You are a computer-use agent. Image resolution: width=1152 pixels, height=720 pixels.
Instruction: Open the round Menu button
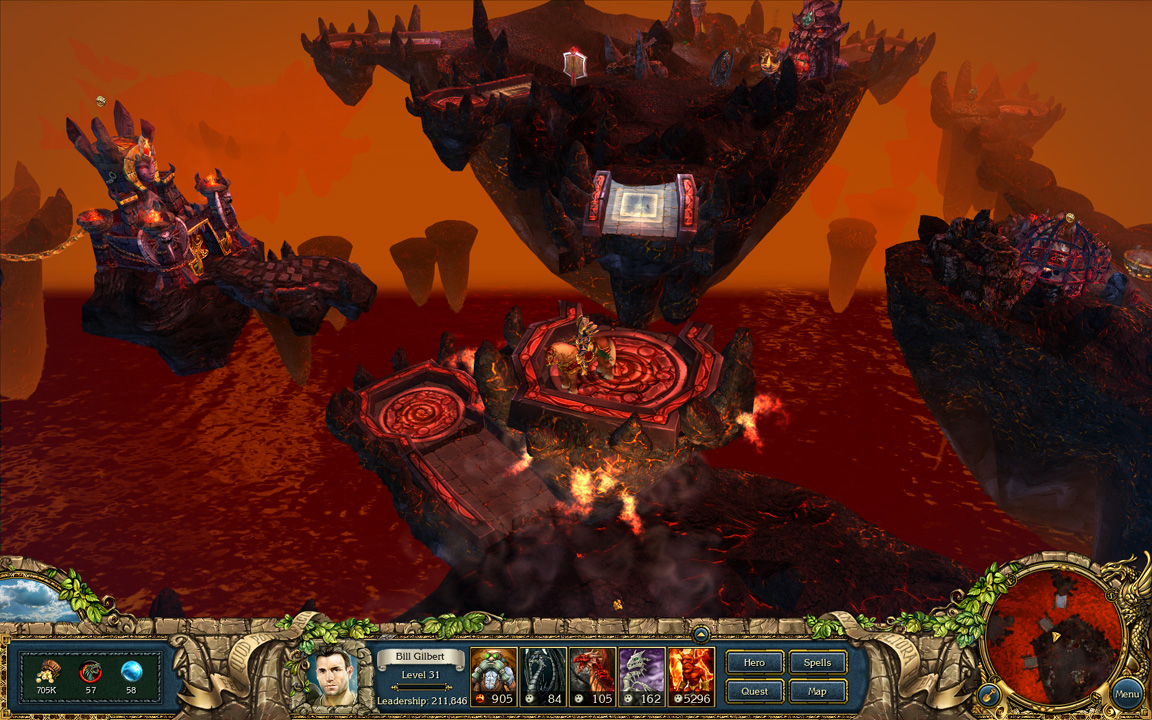click(1127, 694)
